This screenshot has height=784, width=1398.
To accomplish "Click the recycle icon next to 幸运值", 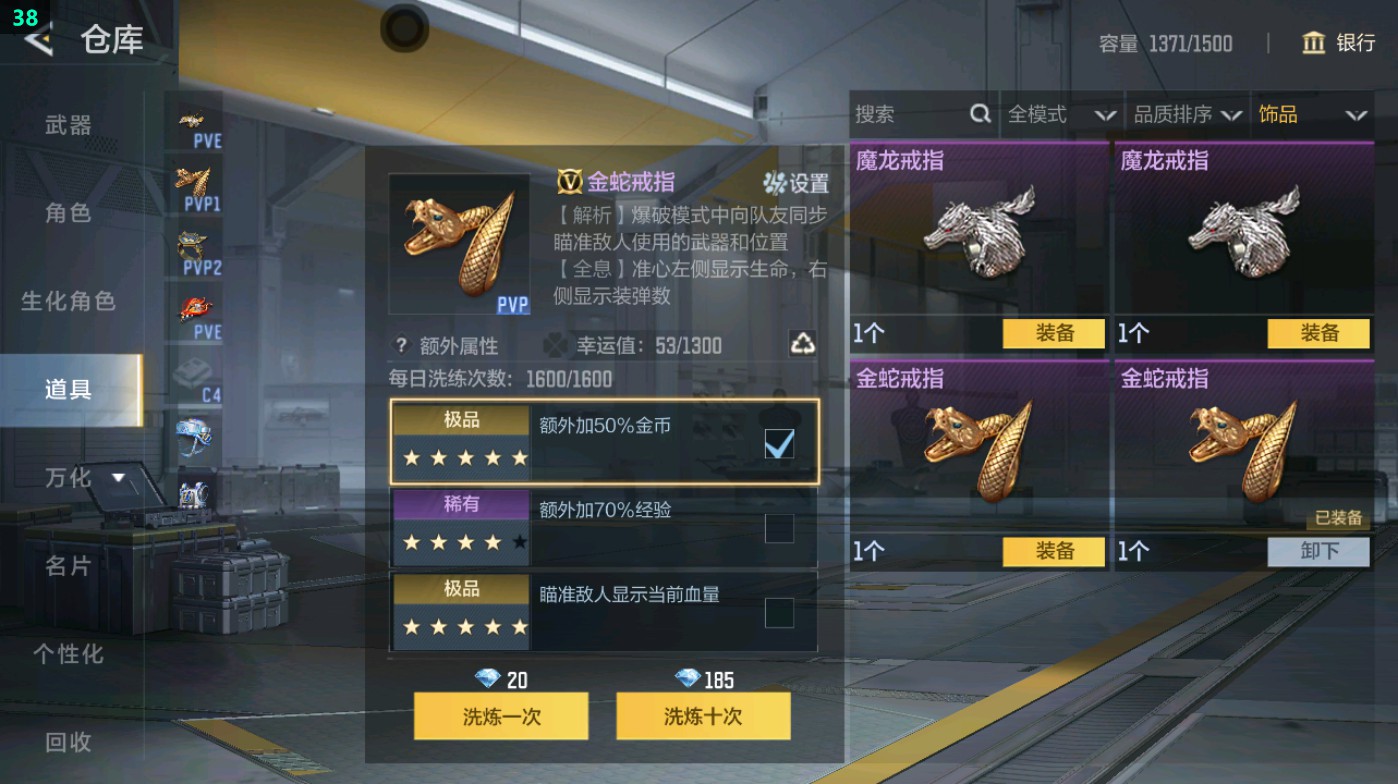I will pos(805,345).
